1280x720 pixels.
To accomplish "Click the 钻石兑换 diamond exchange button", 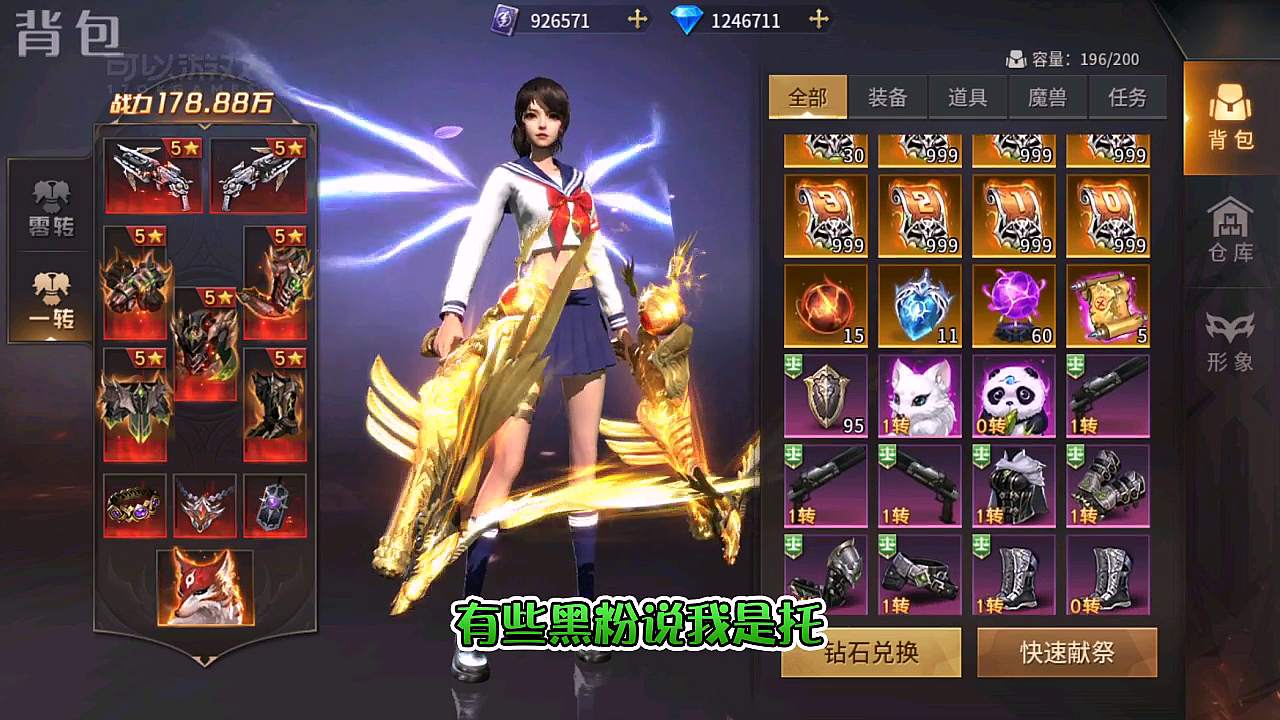I will click(871, 652).
